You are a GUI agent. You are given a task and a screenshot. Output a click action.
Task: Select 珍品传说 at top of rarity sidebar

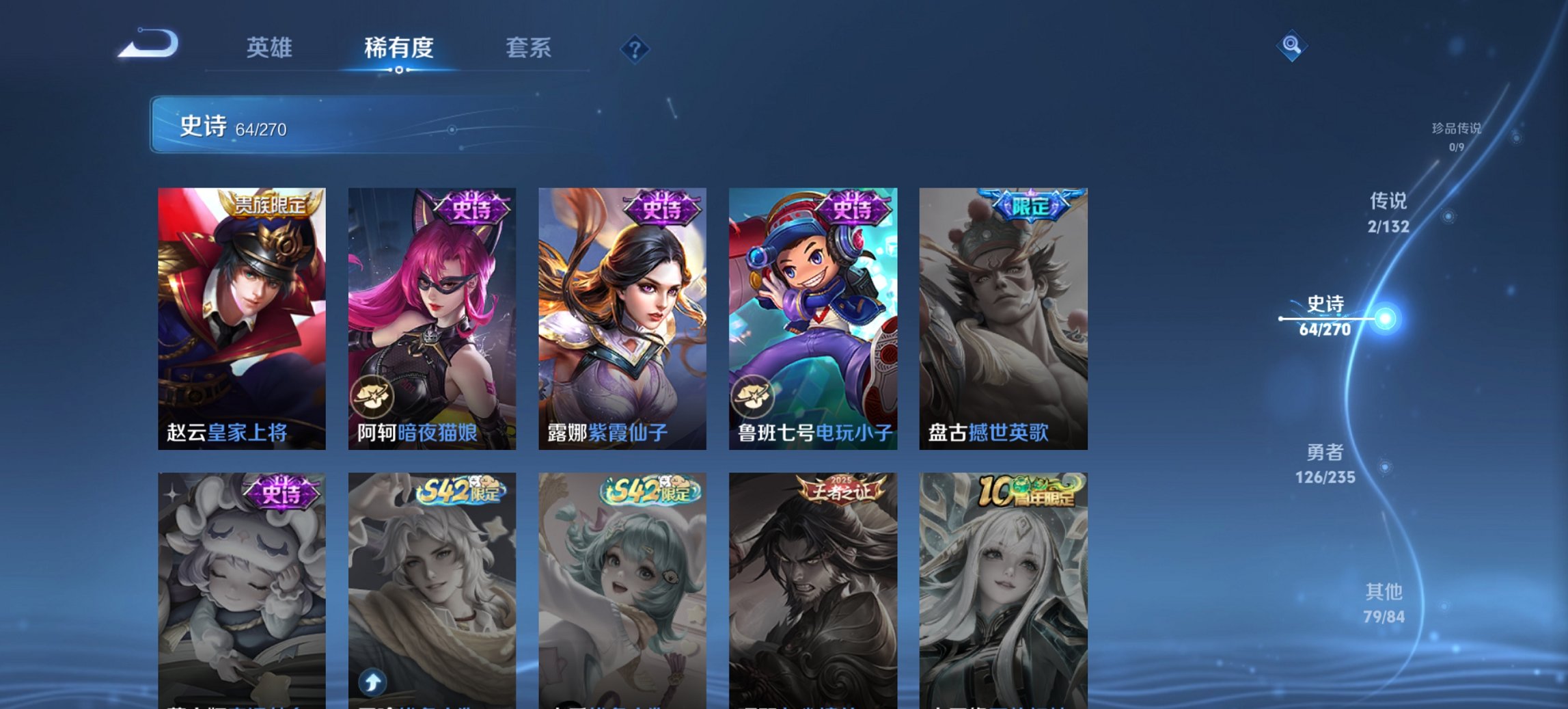pyautogui.click(x=1458, y=137)
